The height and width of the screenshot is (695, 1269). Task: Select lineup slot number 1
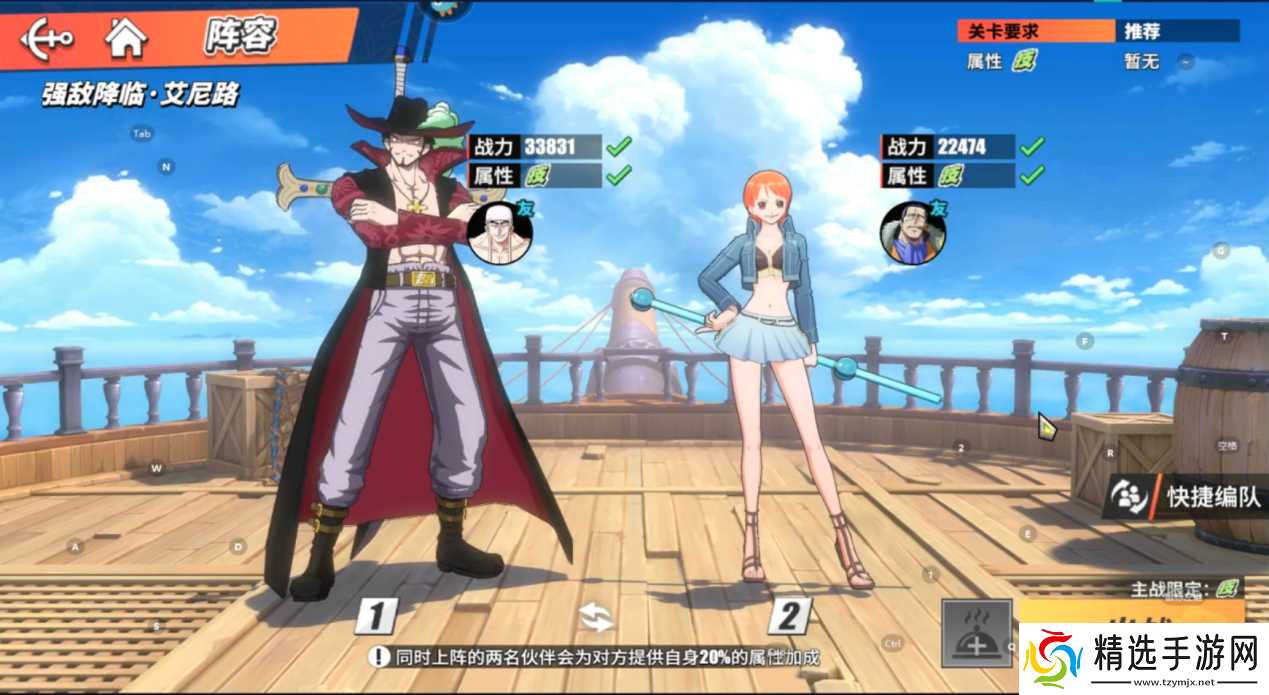376,616
